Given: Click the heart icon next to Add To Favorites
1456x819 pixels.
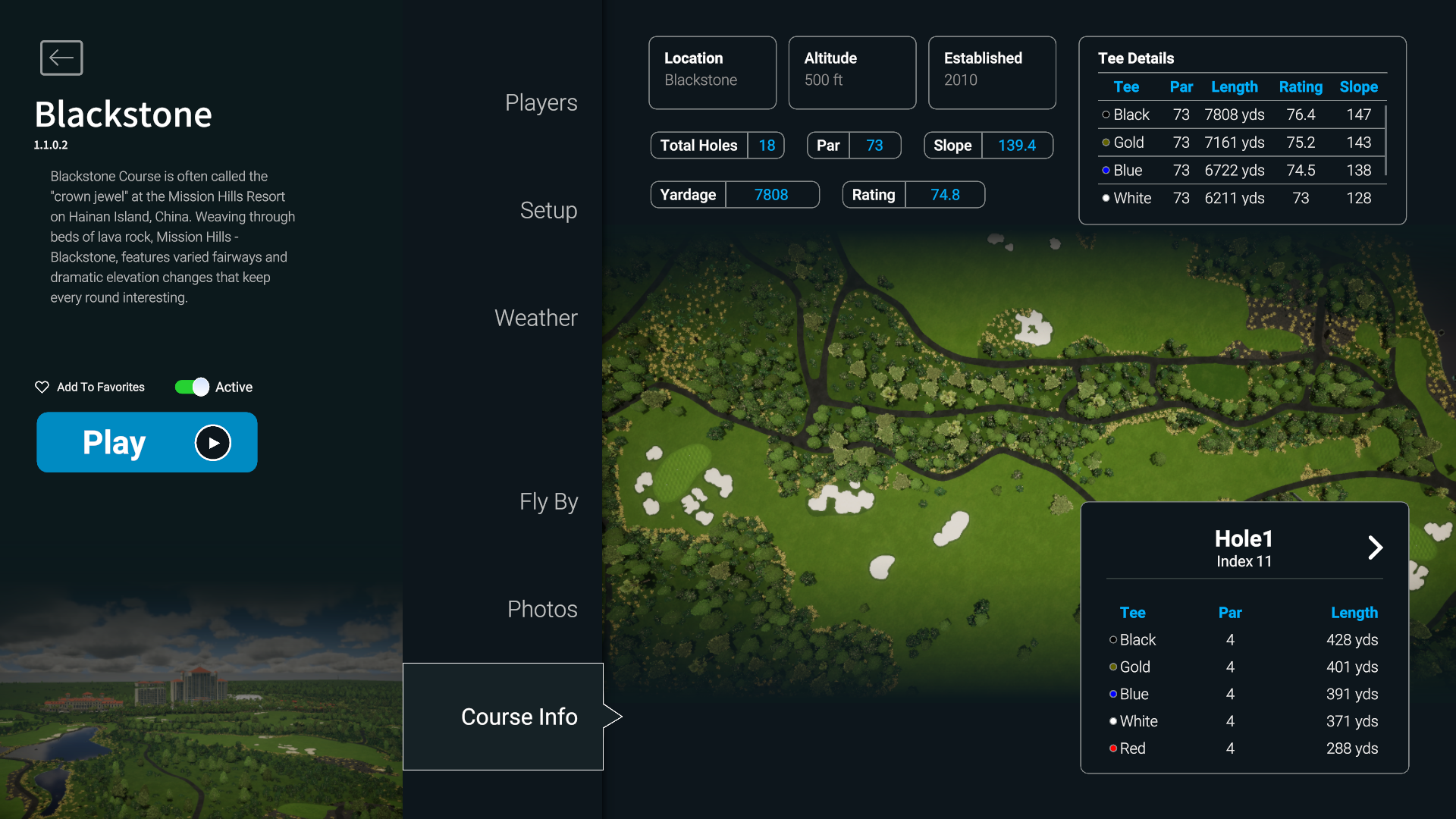Looking at the screenshot, I should (x=42, y=387).
